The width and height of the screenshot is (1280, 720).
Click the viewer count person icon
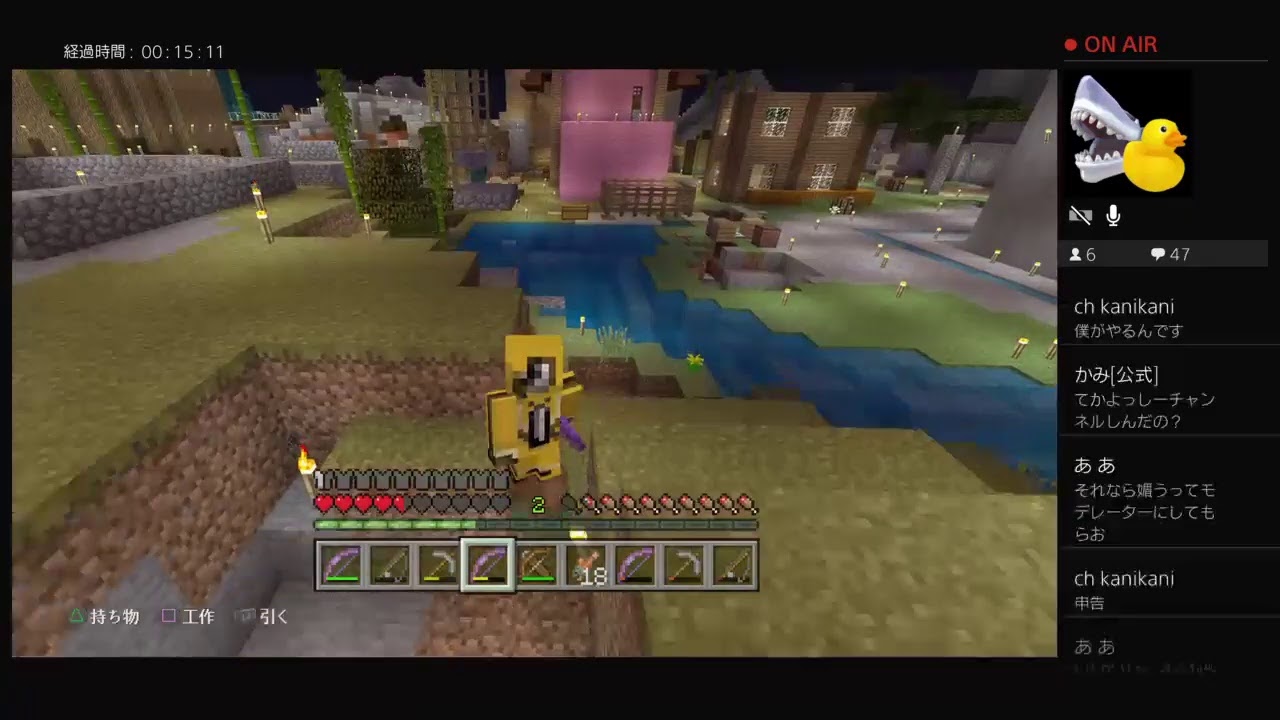1077,254
